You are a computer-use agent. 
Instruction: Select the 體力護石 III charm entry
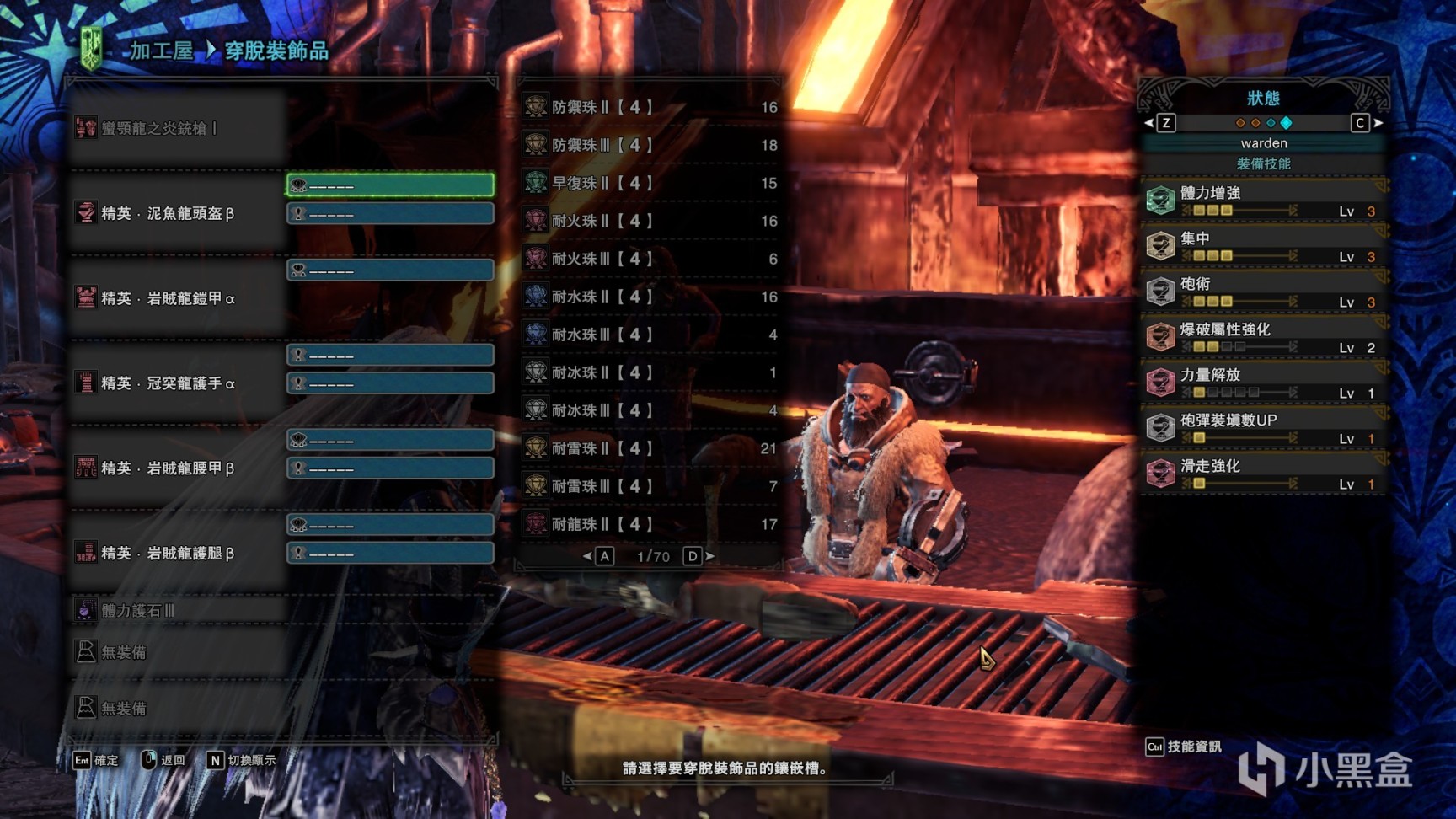pyautogui.click(x=138, y=610)
